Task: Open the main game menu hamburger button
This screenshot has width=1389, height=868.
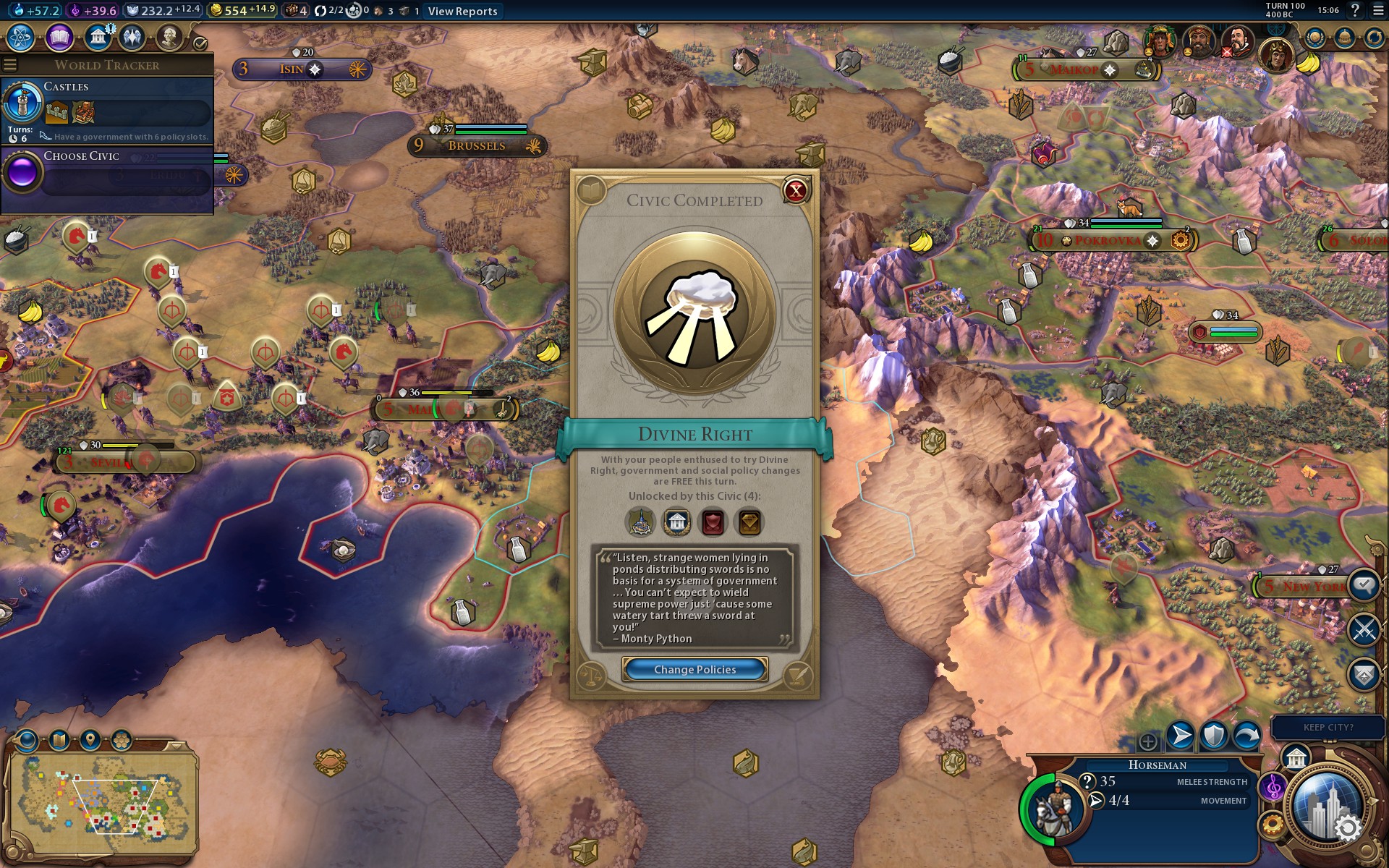Action: (x=1378, y=11)
